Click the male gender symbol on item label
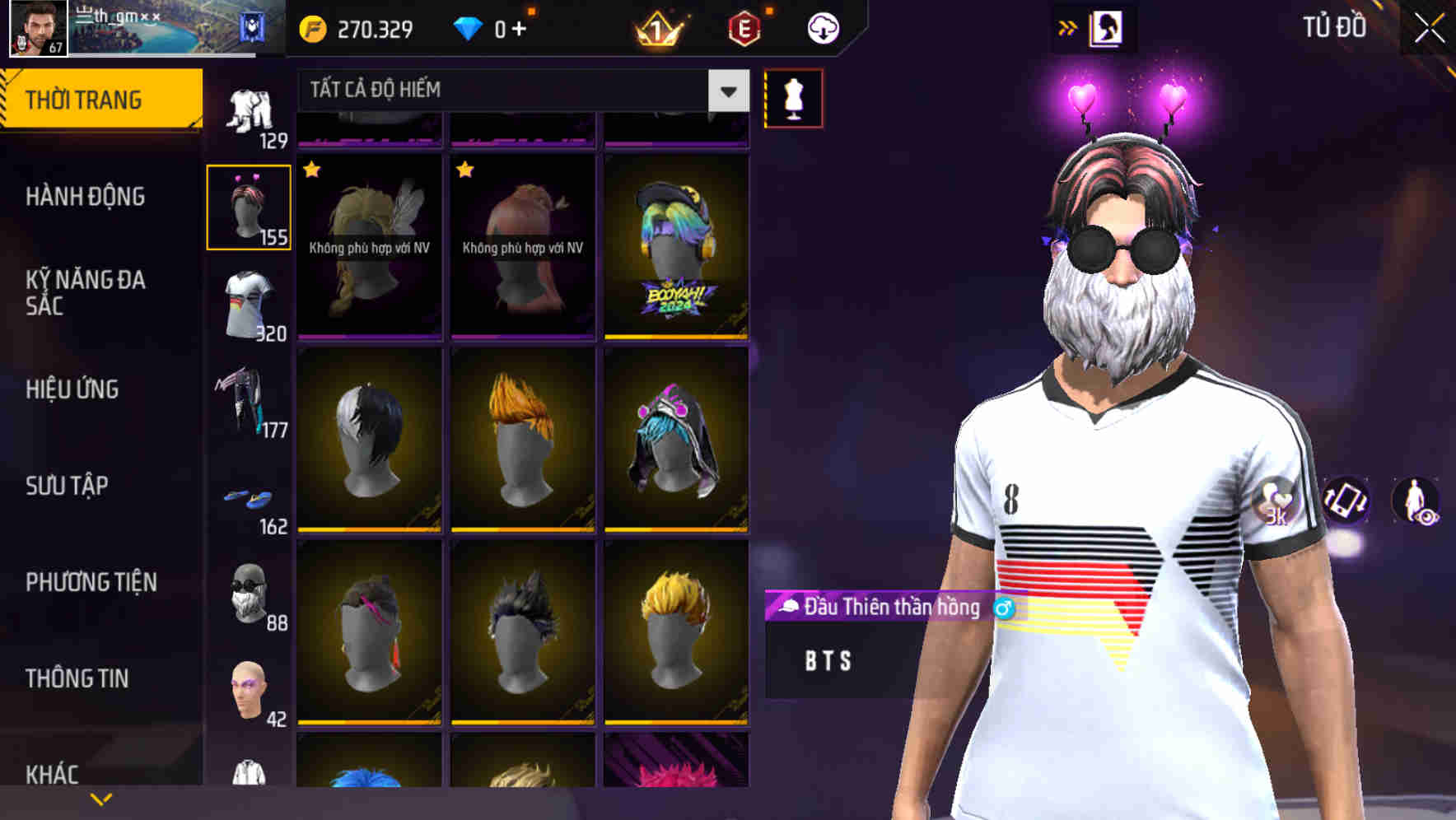This screenshot has height=820, width=1456. [x=1004, y=608]
